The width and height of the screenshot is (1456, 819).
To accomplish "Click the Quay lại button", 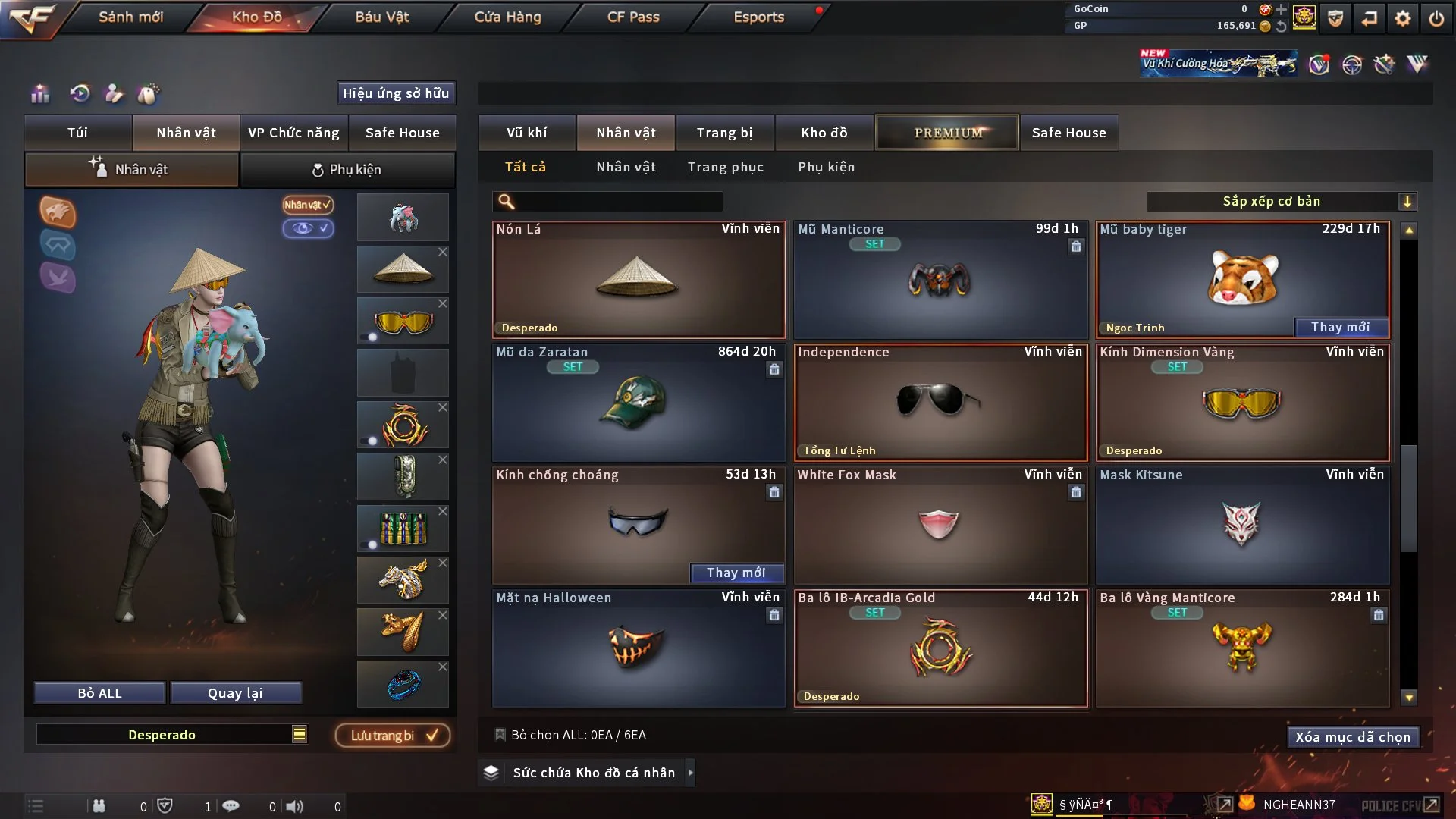I will coord(235,693).
